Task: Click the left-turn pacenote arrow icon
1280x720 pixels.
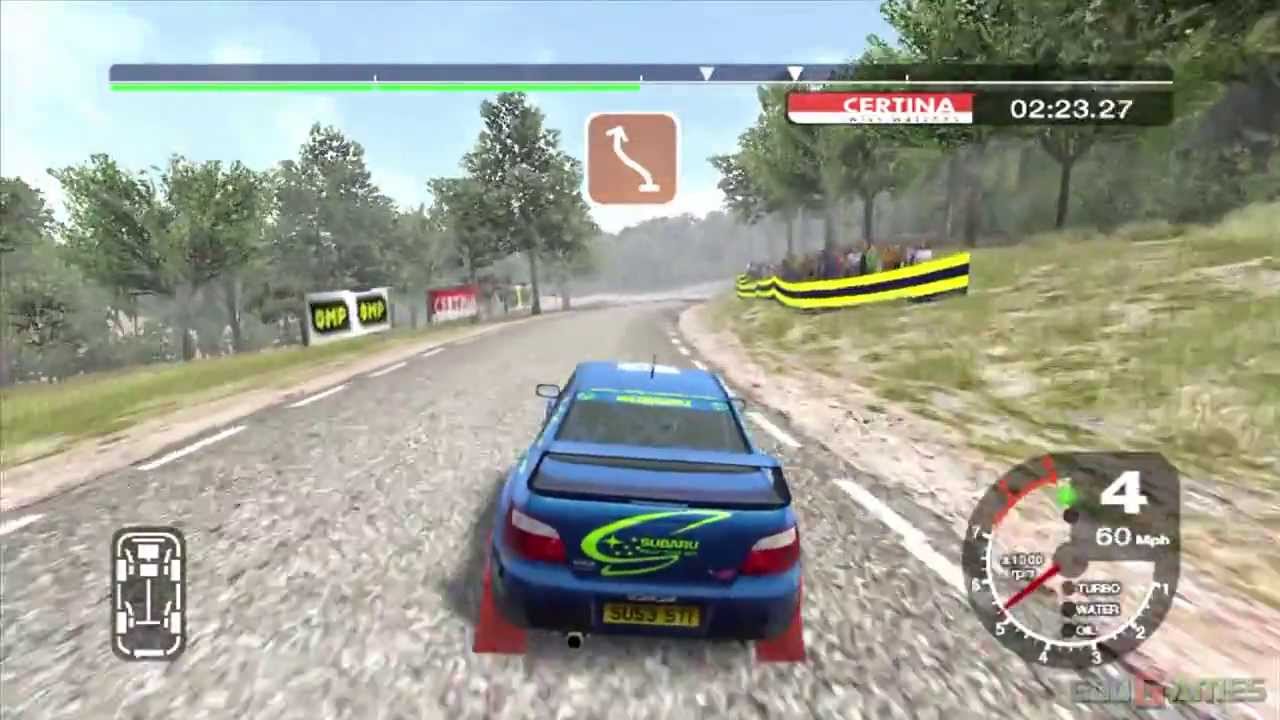Action: click(x=631, y=158)
